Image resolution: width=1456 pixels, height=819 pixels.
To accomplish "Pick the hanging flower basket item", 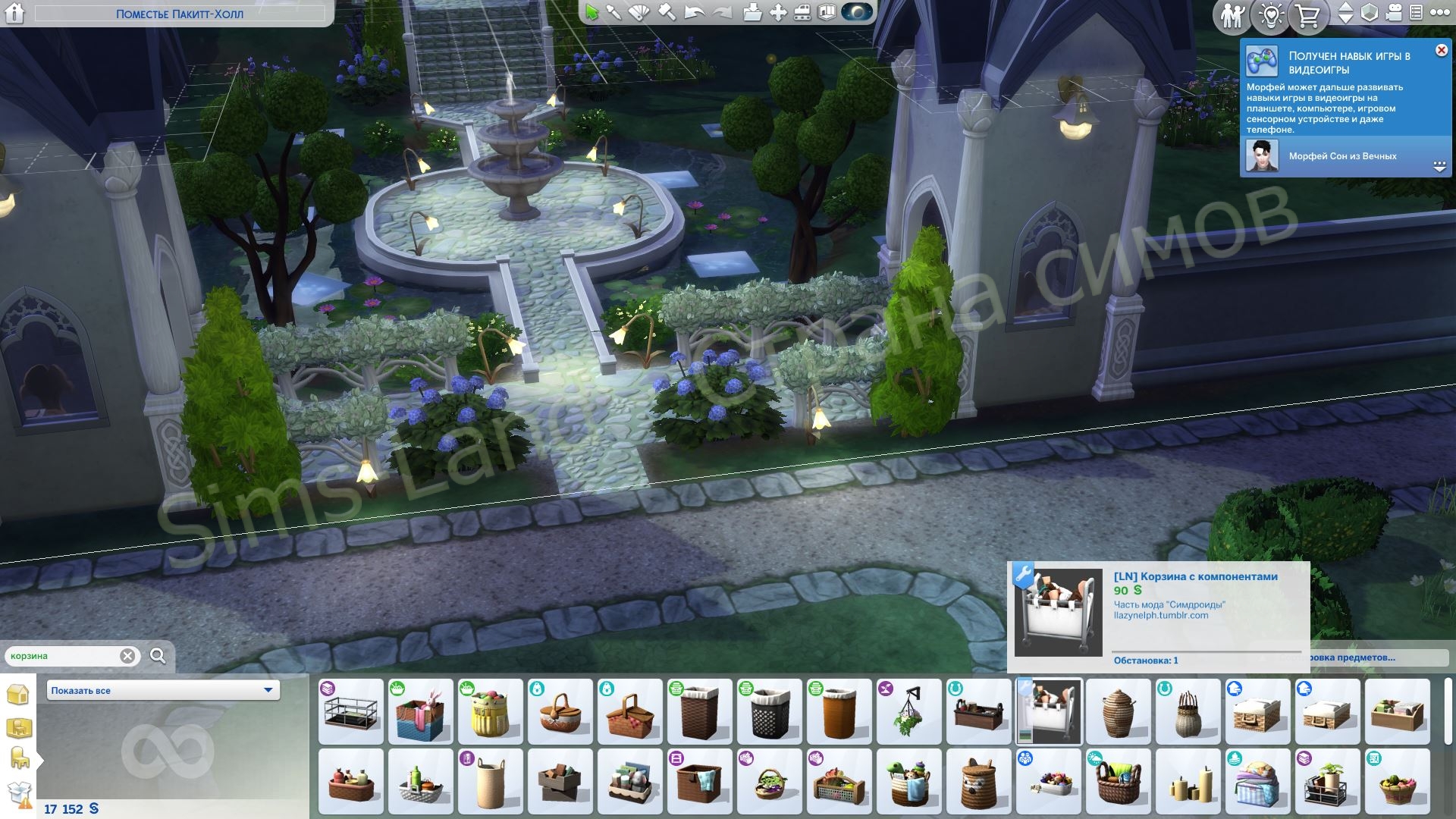I will pyautogui.click(x=908, y=712).
